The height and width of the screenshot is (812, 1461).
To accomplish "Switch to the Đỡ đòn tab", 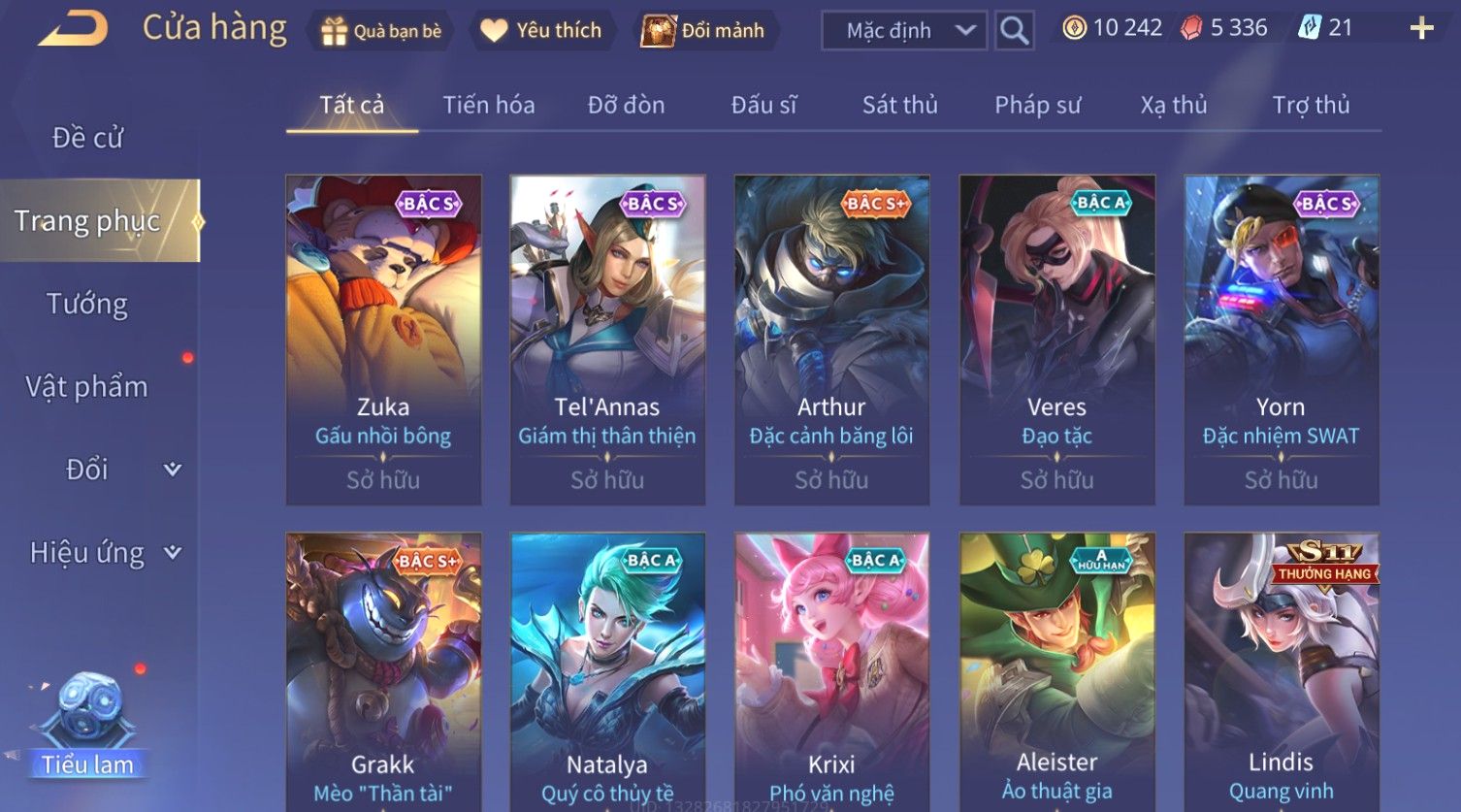I will [x=626, y=105].
